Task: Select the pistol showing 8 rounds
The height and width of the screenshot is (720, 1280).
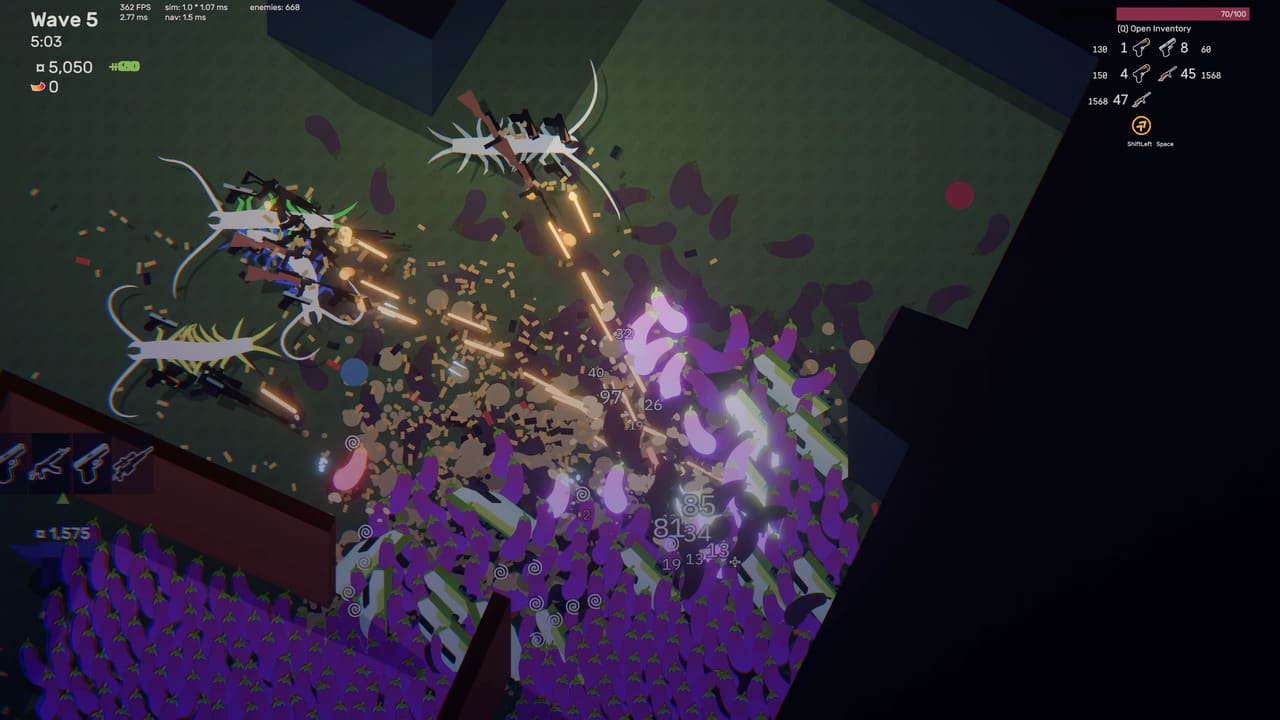Action: click(1167, 48)
